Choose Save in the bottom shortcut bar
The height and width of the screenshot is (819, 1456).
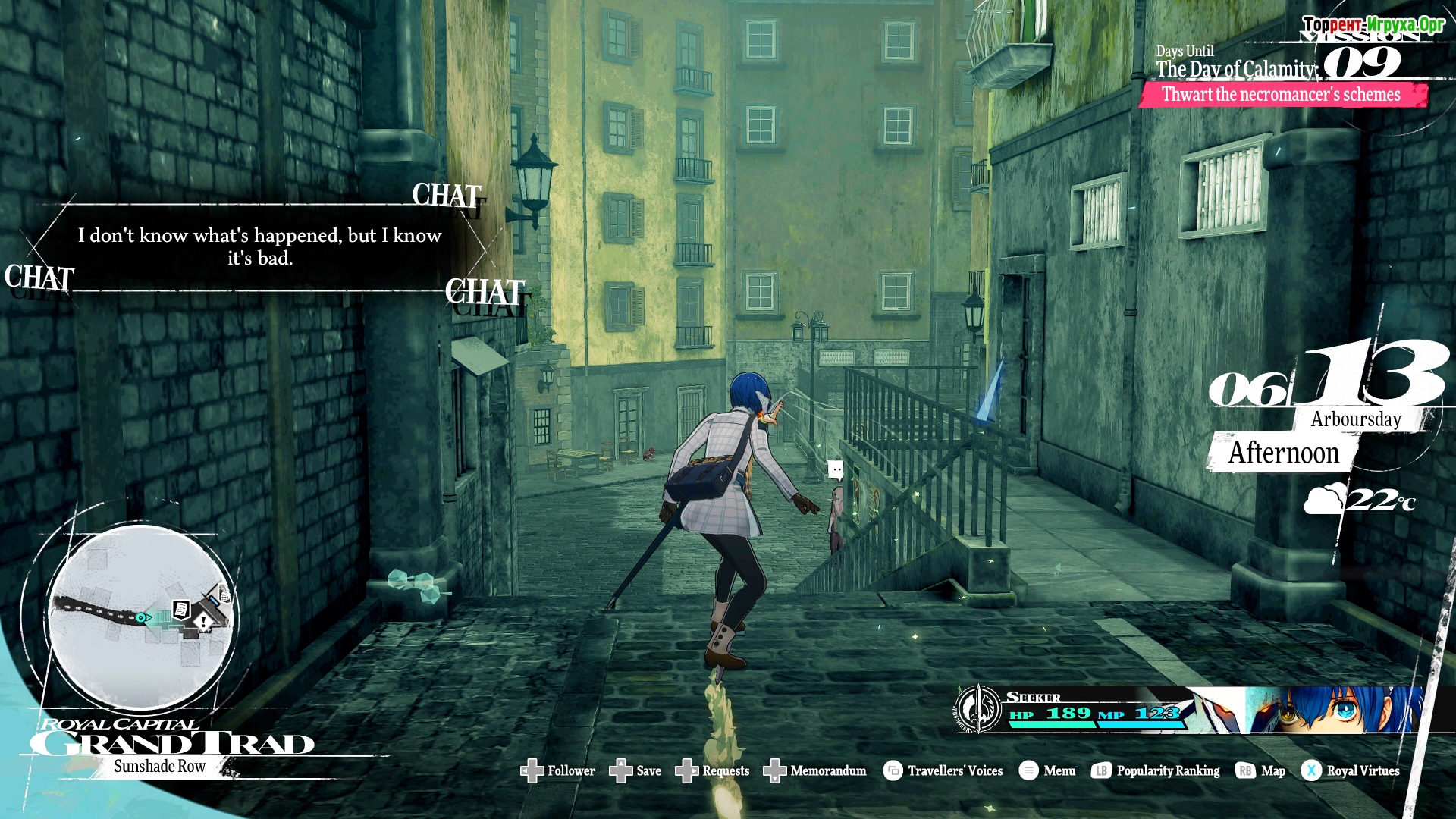(x=635, y=770)
